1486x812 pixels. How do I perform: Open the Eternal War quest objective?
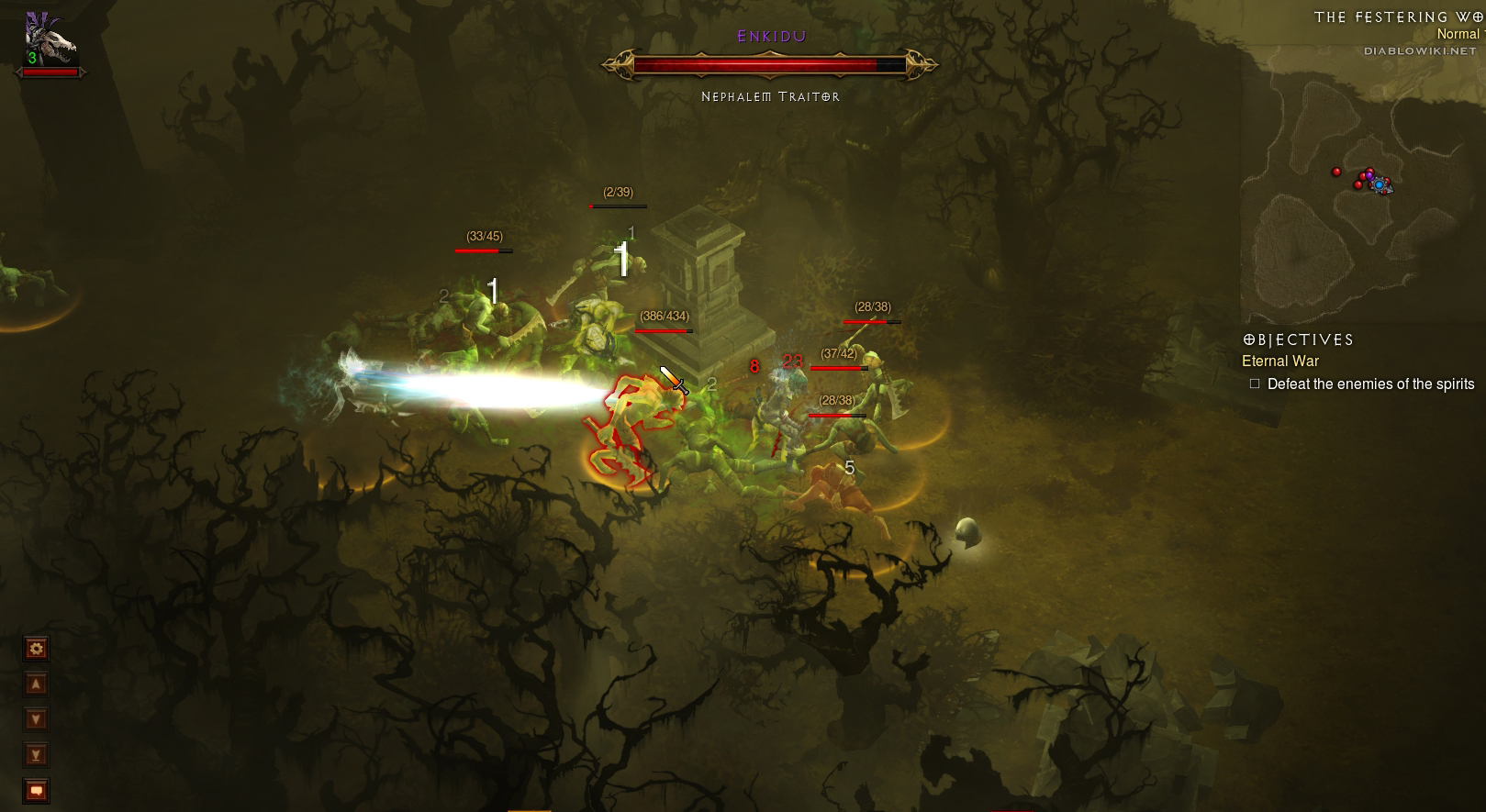click(1279, 362)
